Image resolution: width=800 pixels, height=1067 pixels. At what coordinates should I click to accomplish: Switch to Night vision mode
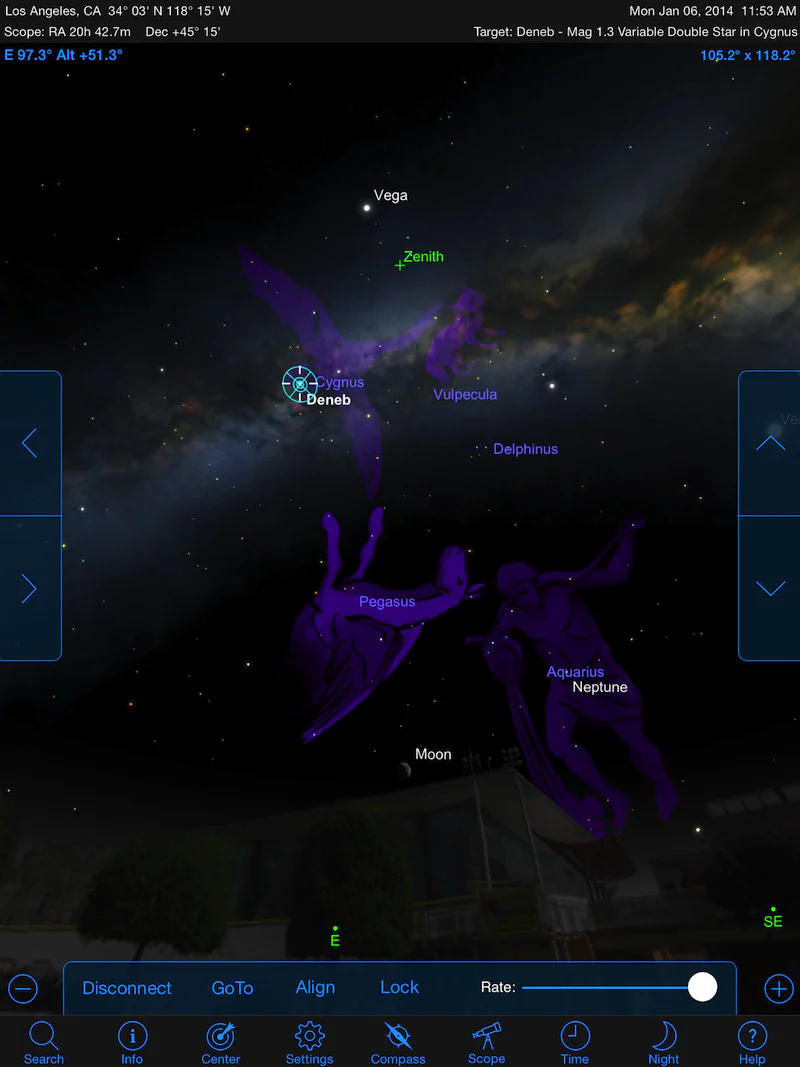click(663, 1042)
